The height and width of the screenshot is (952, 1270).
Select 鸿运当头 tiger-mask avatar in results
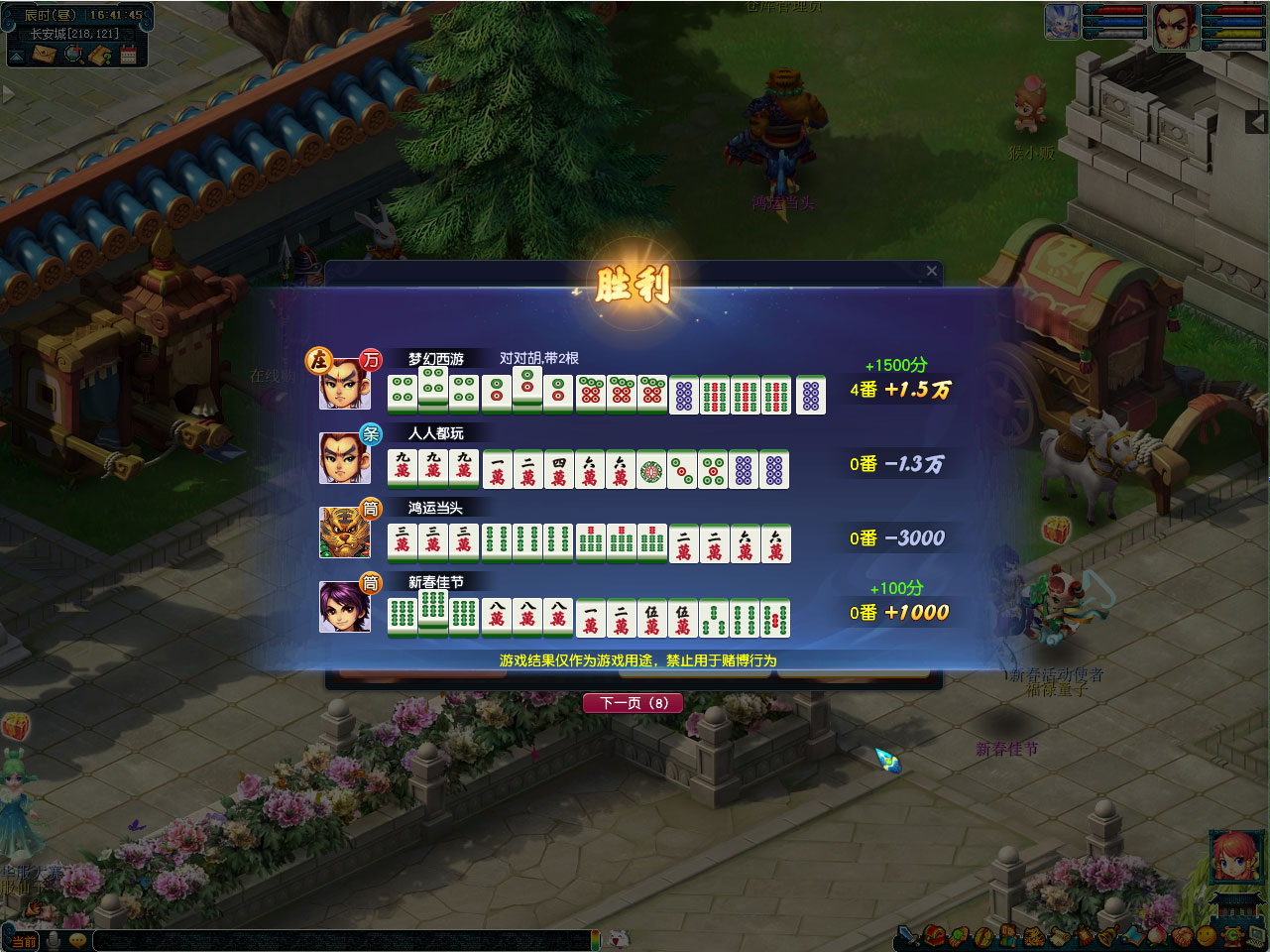tap(344, 533)
